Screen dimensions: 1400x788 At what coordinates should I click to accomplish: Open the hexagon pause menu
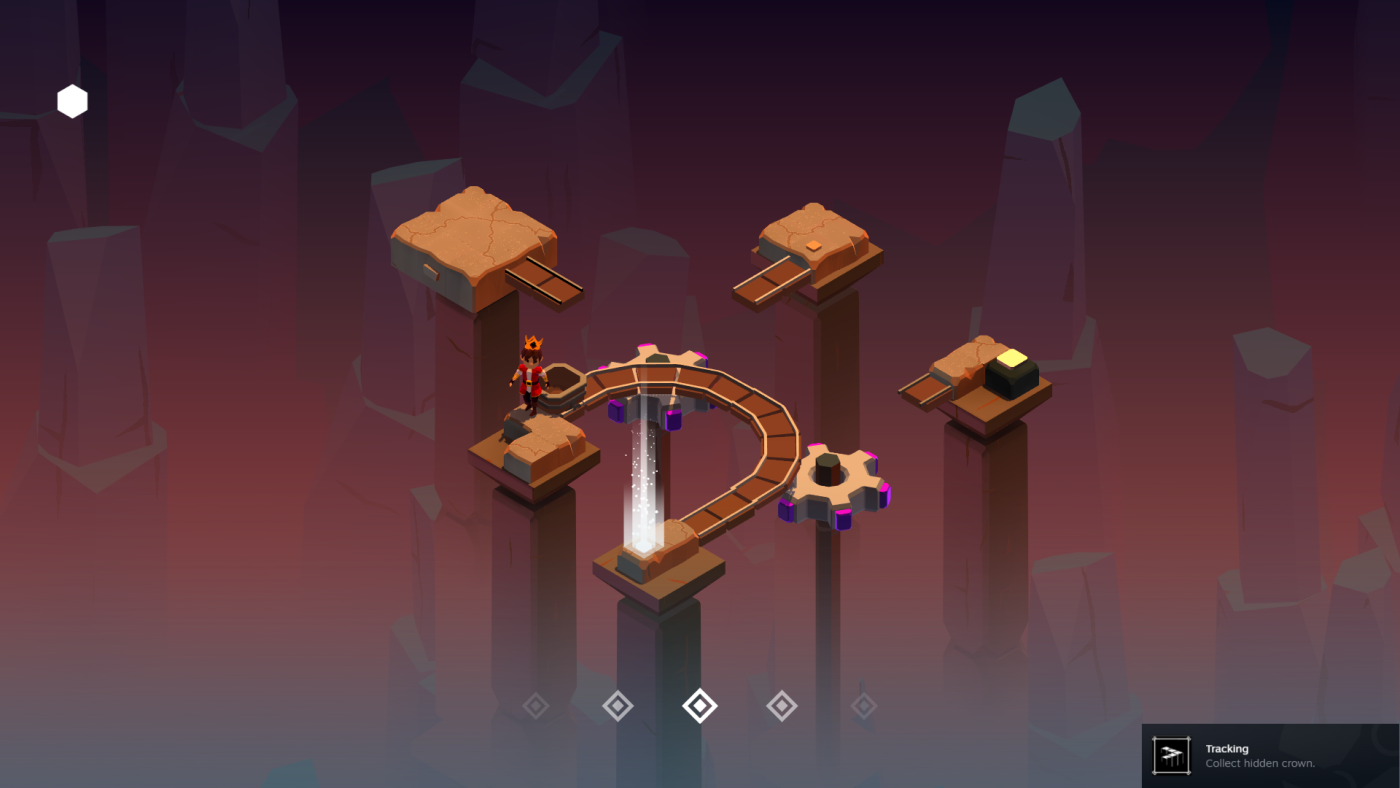pyautogui.click(x=71, y=101)
